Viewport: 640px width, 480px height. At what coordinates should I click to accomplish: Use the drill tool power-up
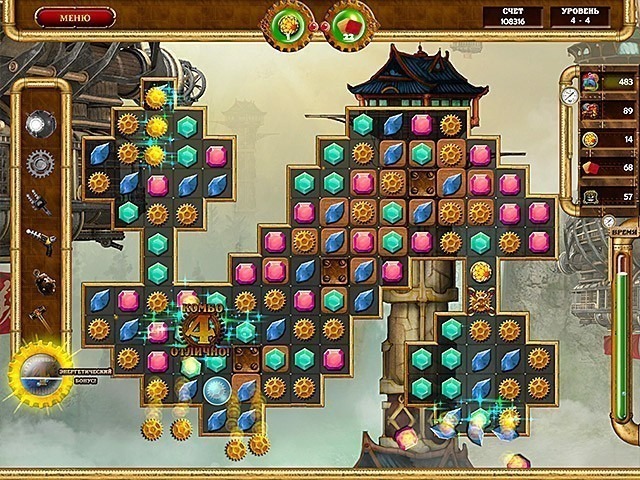(x=40, y=203)
